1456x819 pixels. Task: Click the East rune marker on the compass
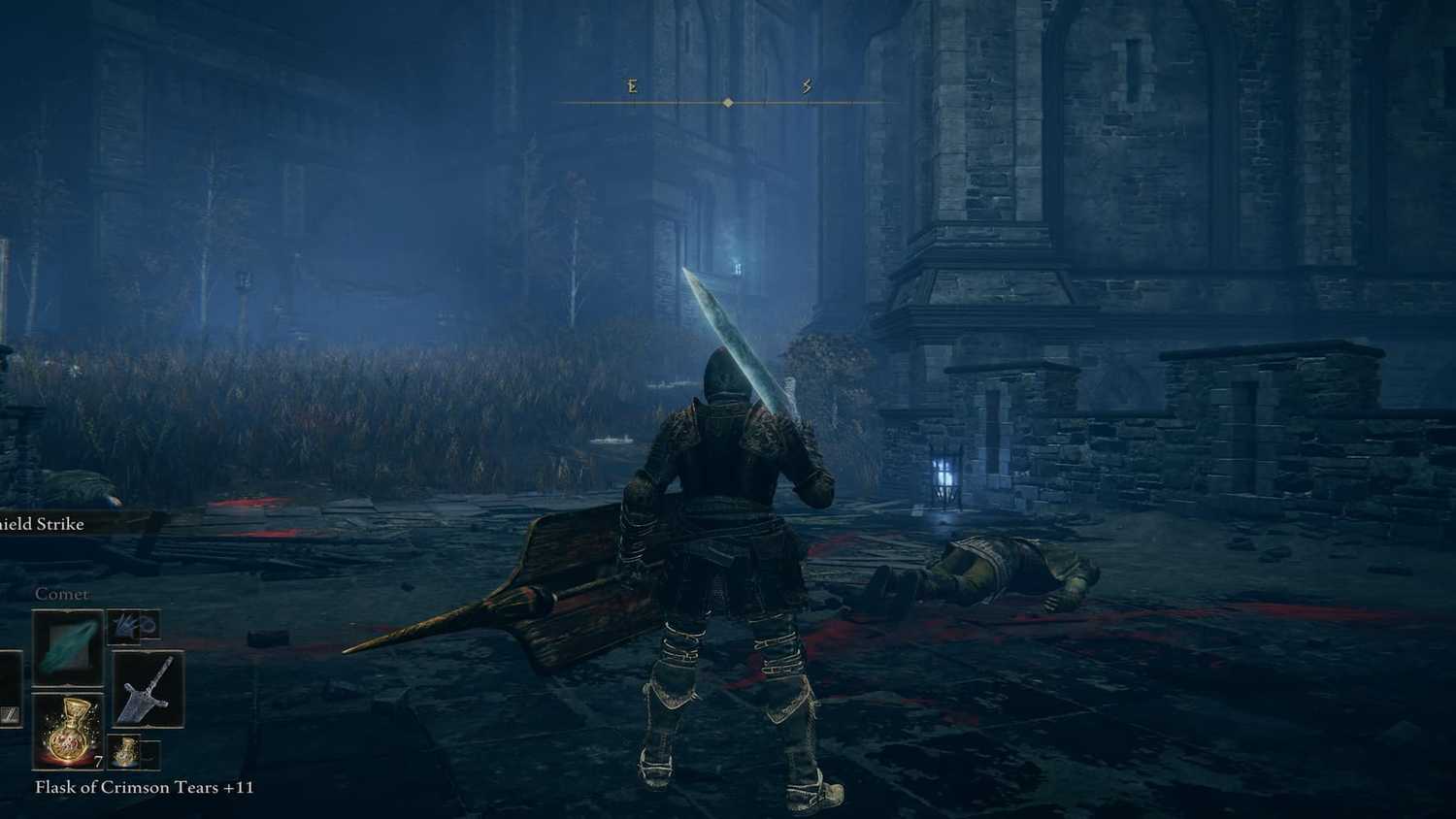point(631,86)
